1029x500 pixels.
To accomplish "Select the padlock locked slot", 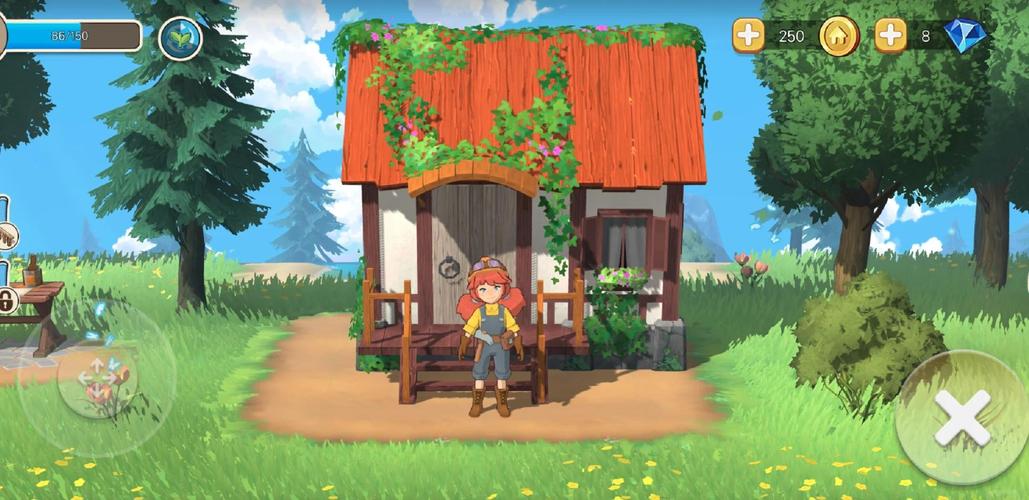I will click(x=6, y=299).
